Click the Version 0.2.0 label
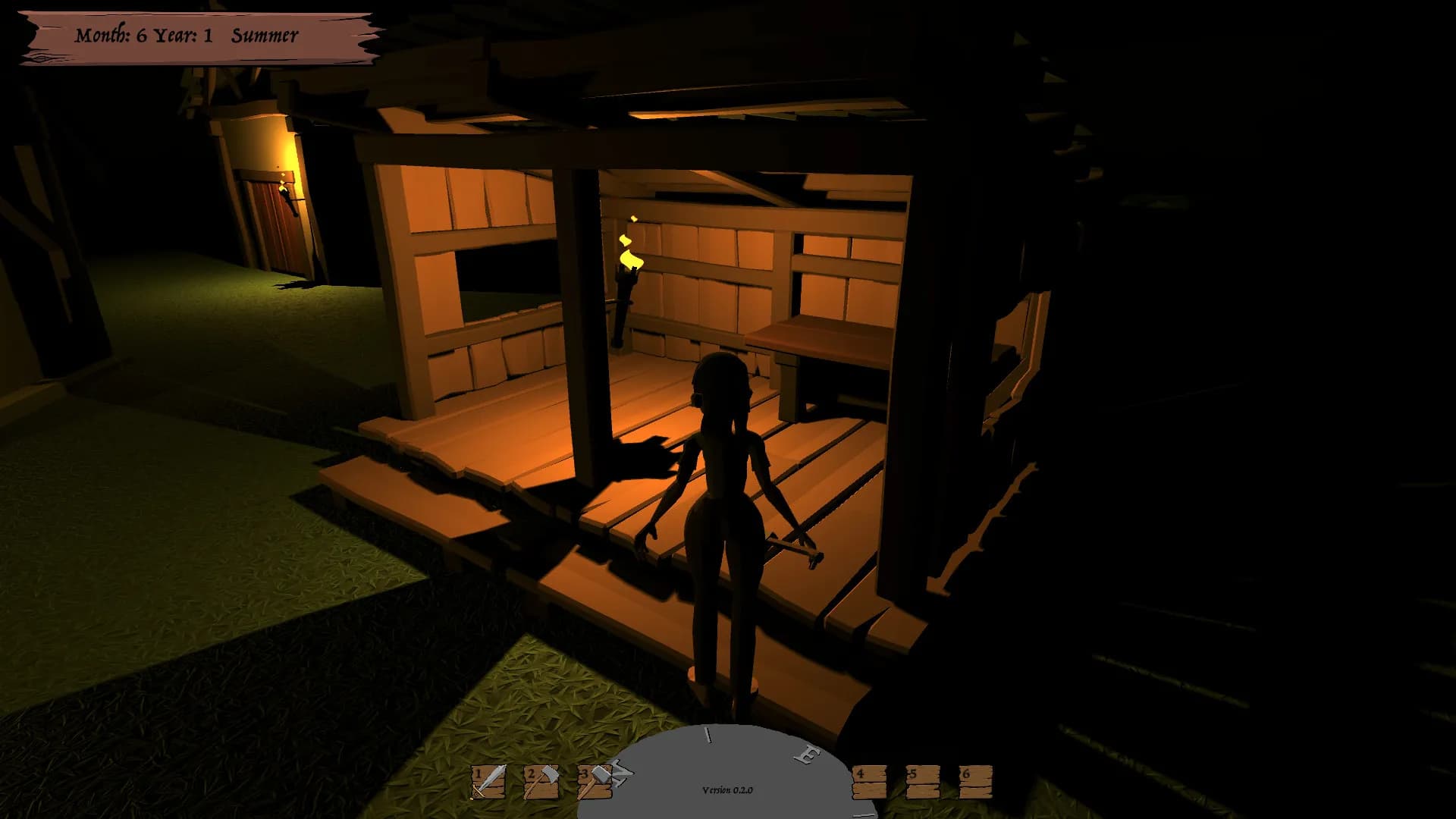This screenshot has height=819, width=1456. (x=727, y=789)
